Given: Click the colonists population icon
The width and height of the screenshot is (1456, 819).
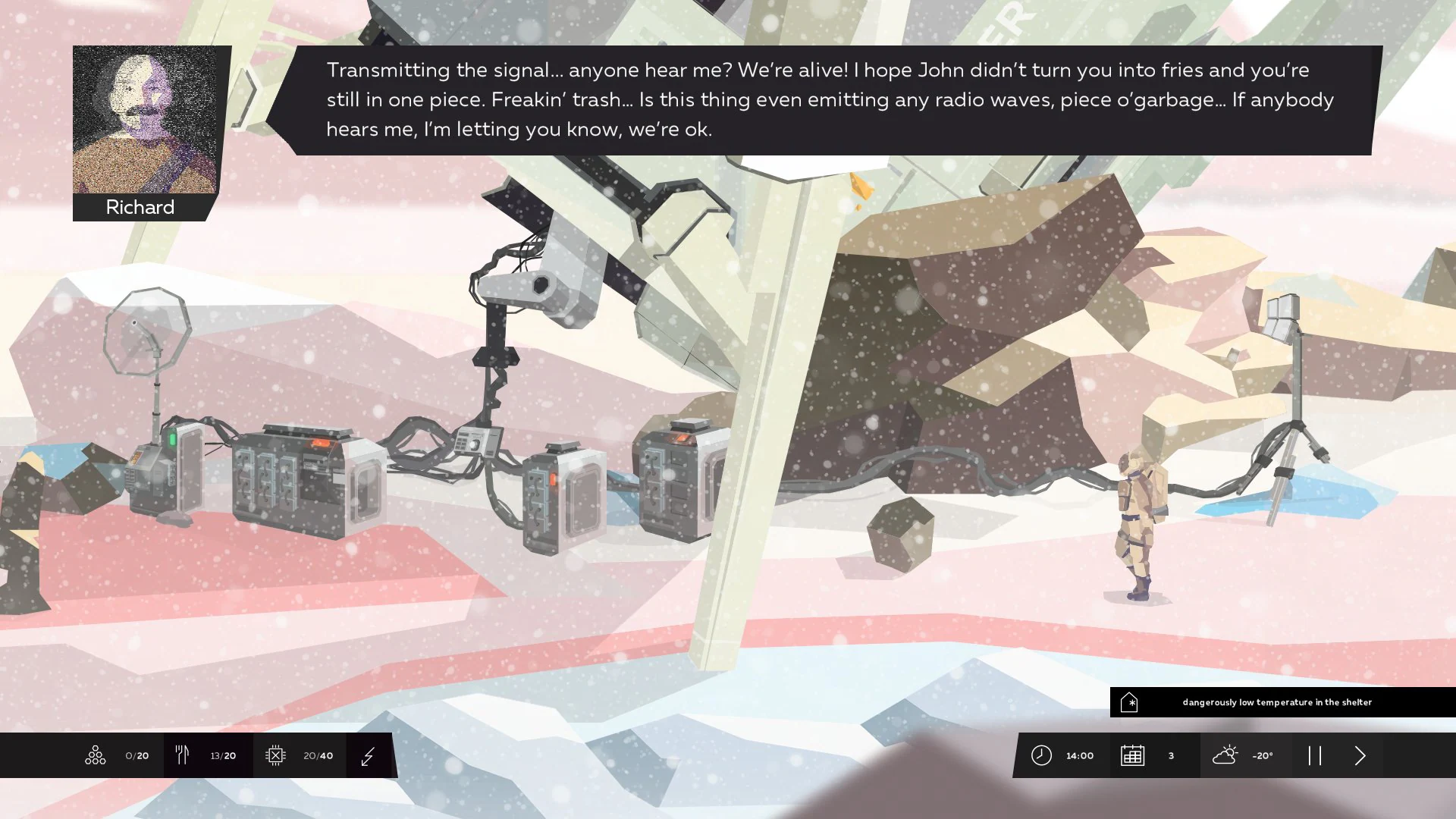Looking at the screenshot, I should click(x=95, y=755).
